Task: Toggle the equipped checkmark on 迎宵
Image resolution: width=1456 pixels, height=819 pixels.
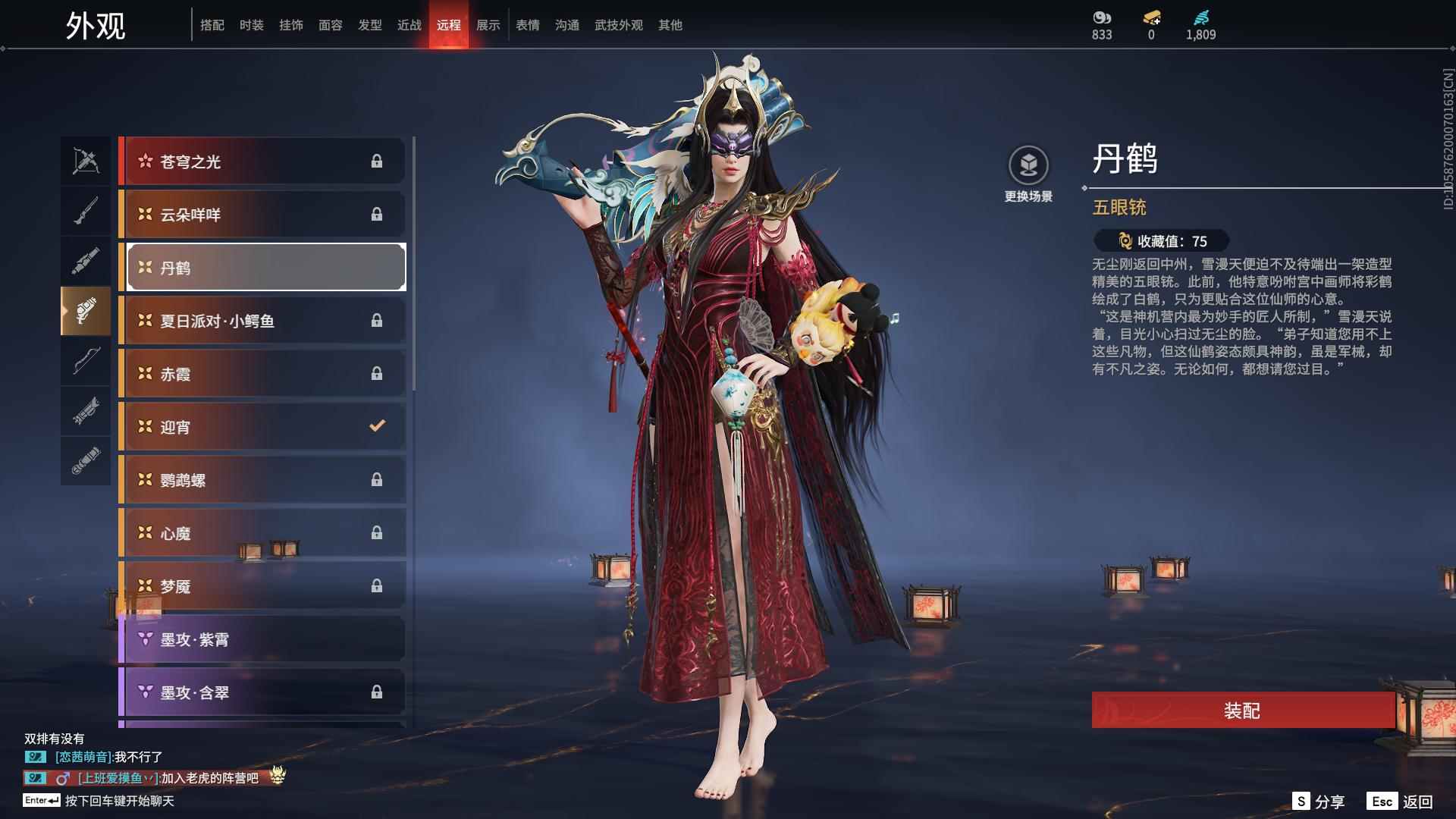Action: coord(377,426)
